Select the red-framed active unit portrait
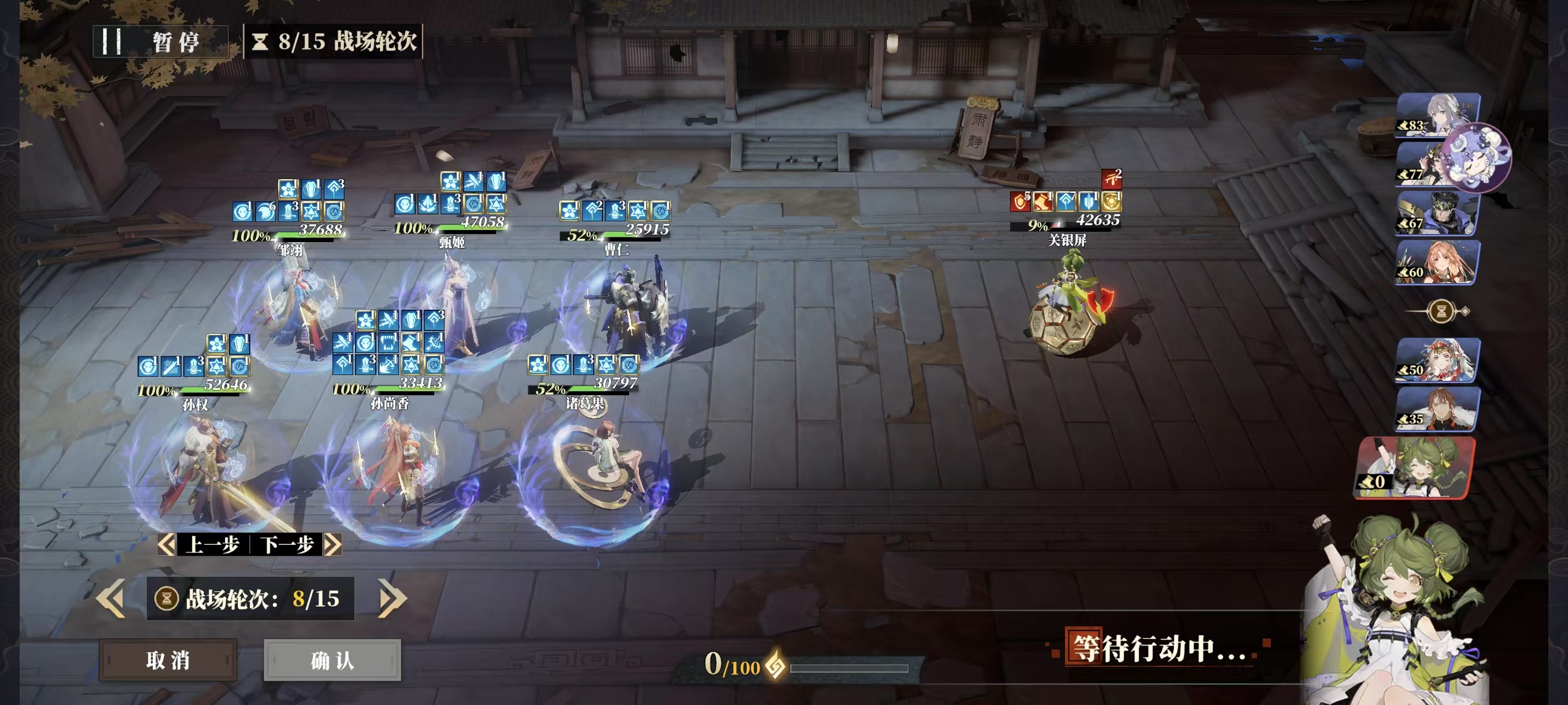Viewport: 1568px width, 705px height. coord(1415,467)
